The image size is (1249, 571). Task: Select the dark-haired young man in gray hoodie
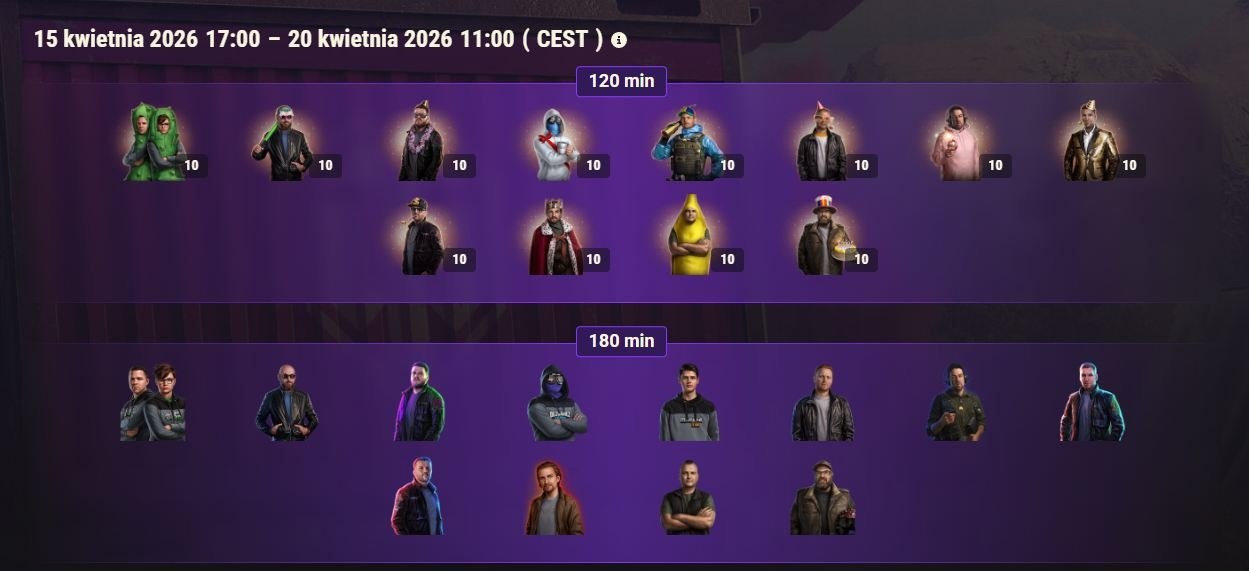tap(689, 403)
